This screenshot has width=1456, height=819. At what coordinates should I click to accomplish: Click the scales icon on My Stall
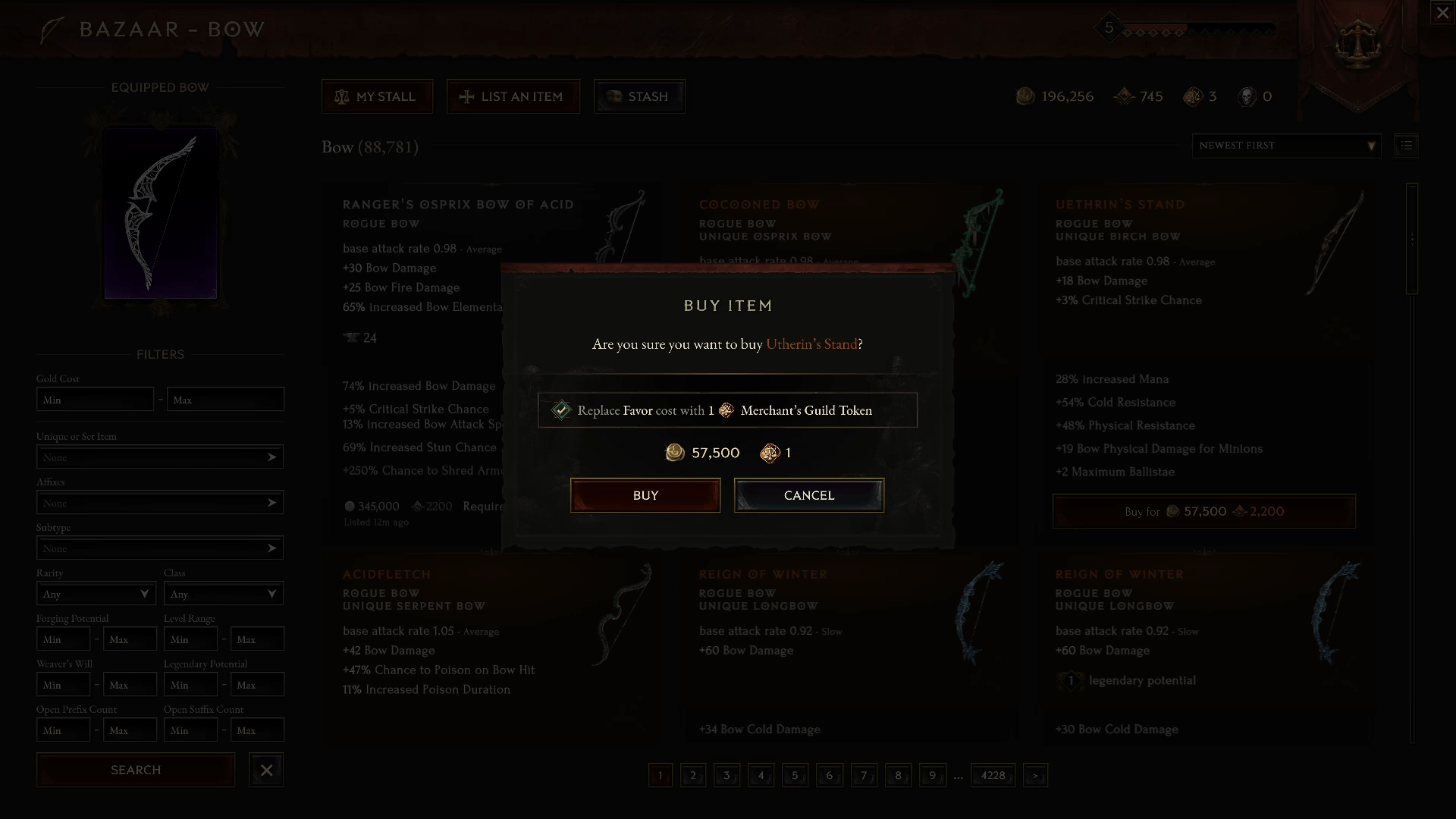pos(342,96)
